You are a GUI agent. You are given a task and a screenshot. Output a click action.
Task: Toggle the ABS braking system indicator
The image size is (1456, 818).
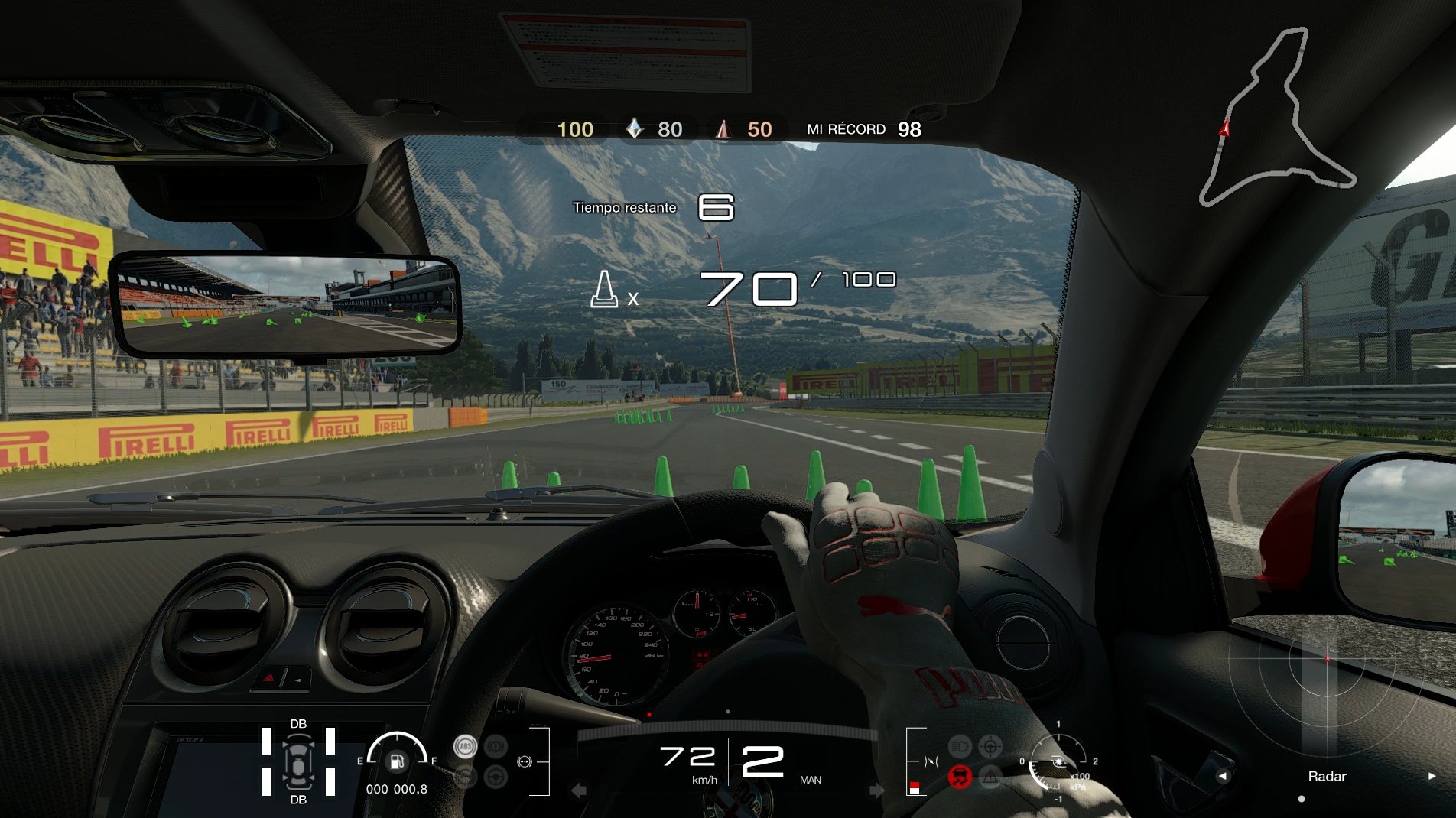(465, 746)
